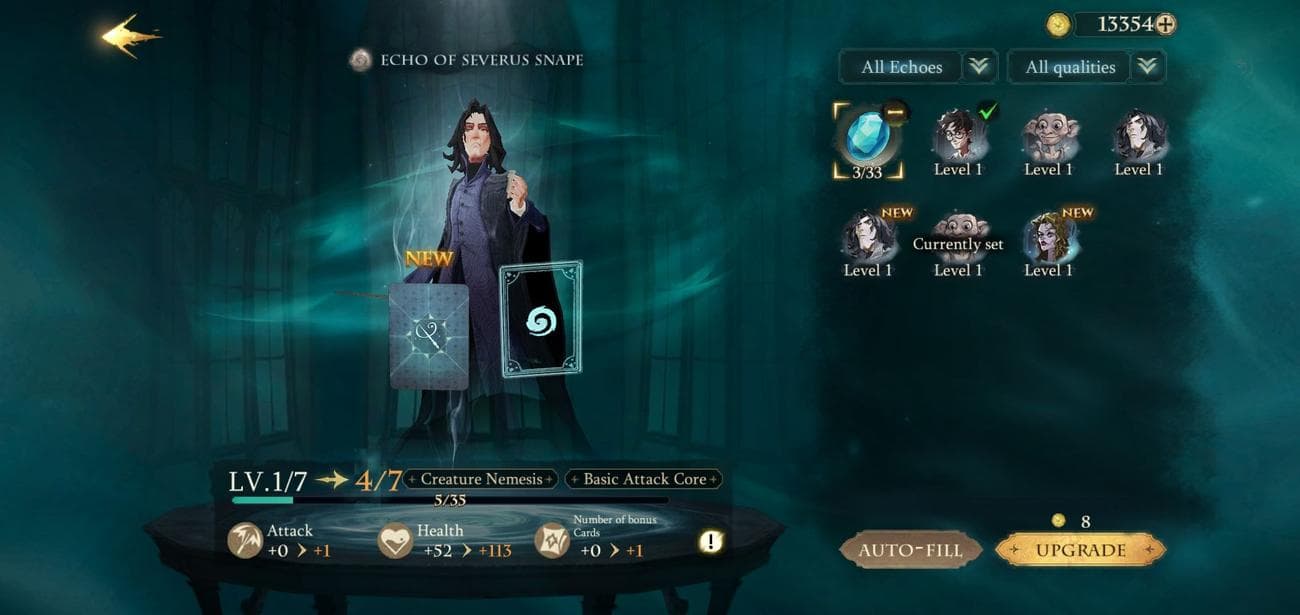Upgrade the echo for 8 gold
The image size is (1300, 615).
point(1080,550)
